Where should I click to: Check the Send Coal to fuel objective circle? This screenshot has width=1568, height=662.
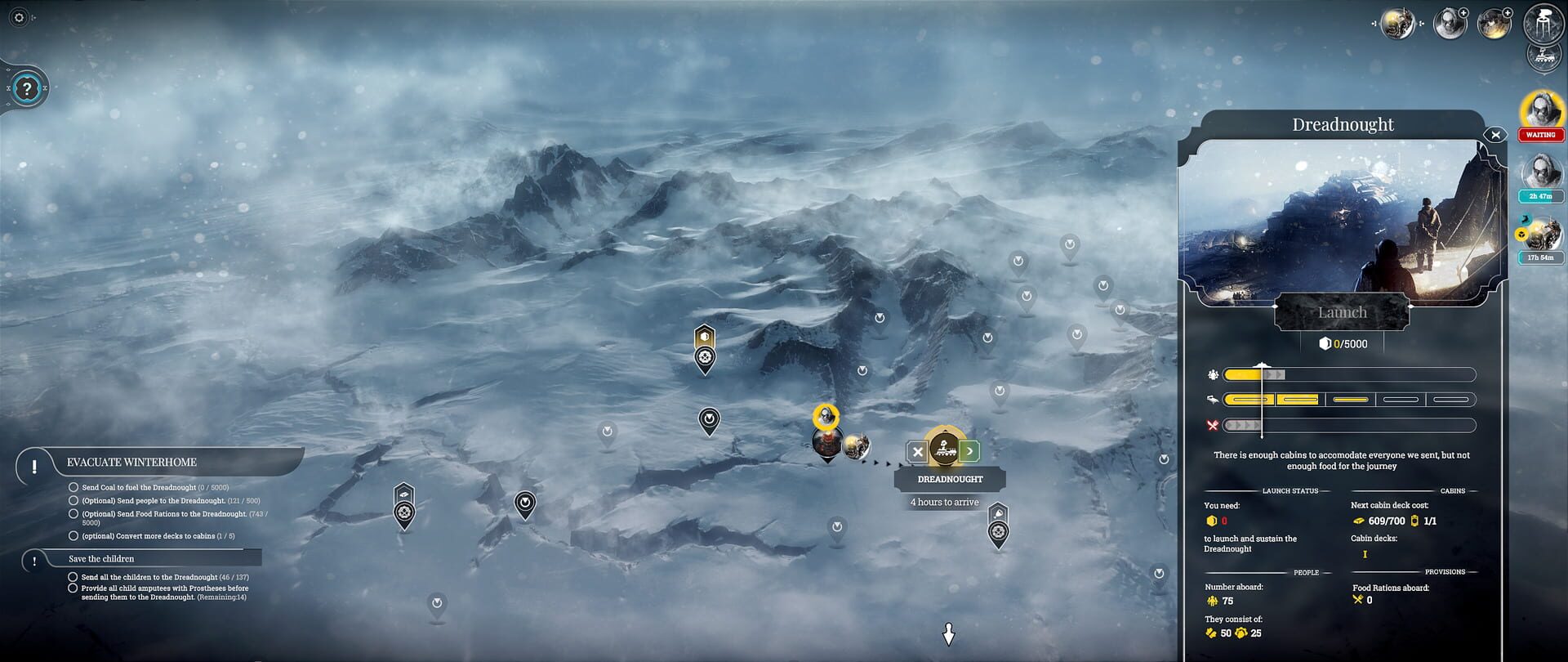[x=72, y=488]
